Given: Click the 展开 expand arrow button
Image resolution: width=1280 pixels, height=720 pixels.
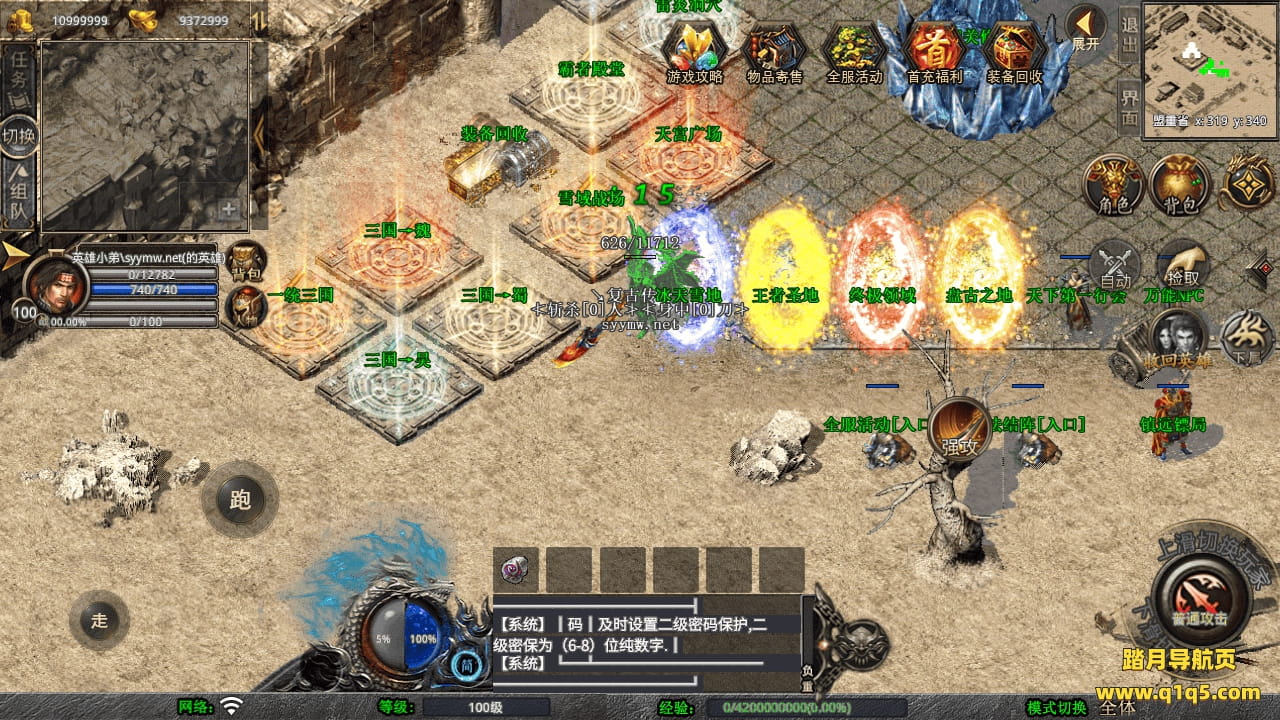Looking at the screenshot, I should (x=1085, y=29).
